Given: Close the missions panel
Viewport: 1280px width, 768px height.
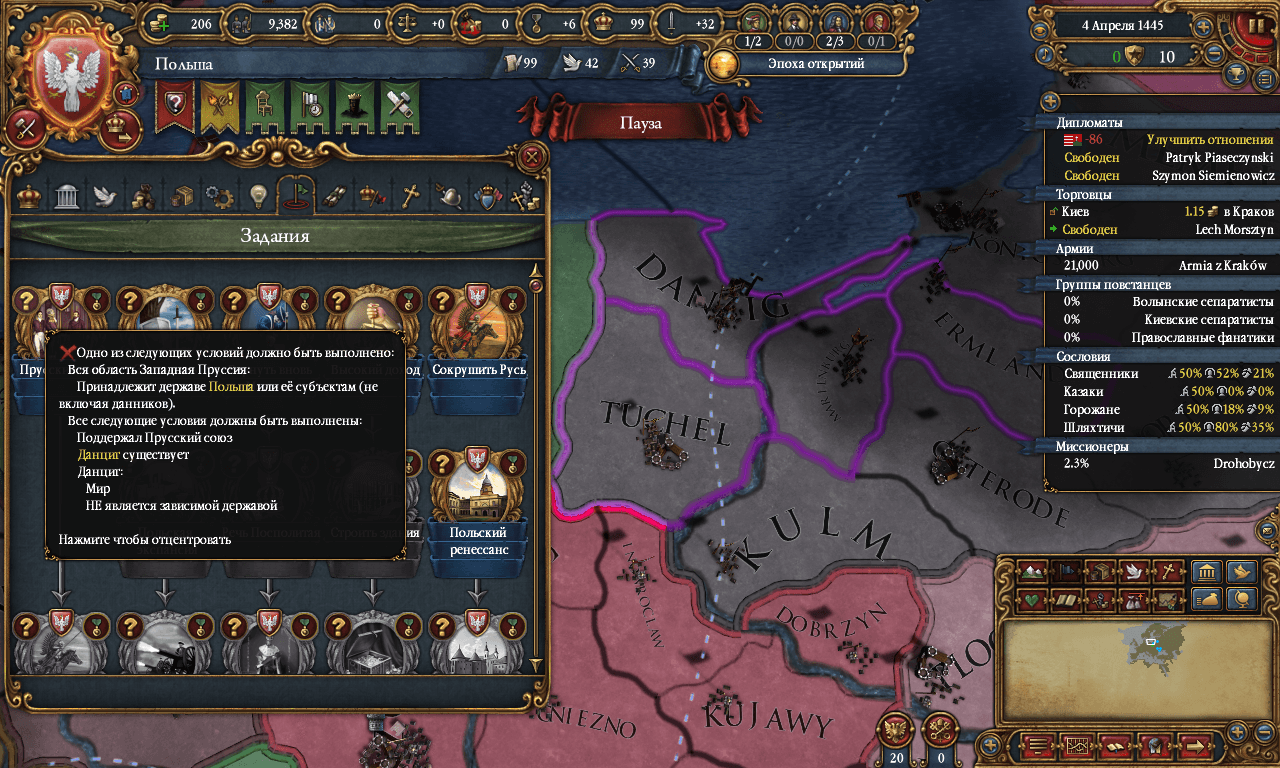Looking at the screenshot, I should (x=533, y=156).
